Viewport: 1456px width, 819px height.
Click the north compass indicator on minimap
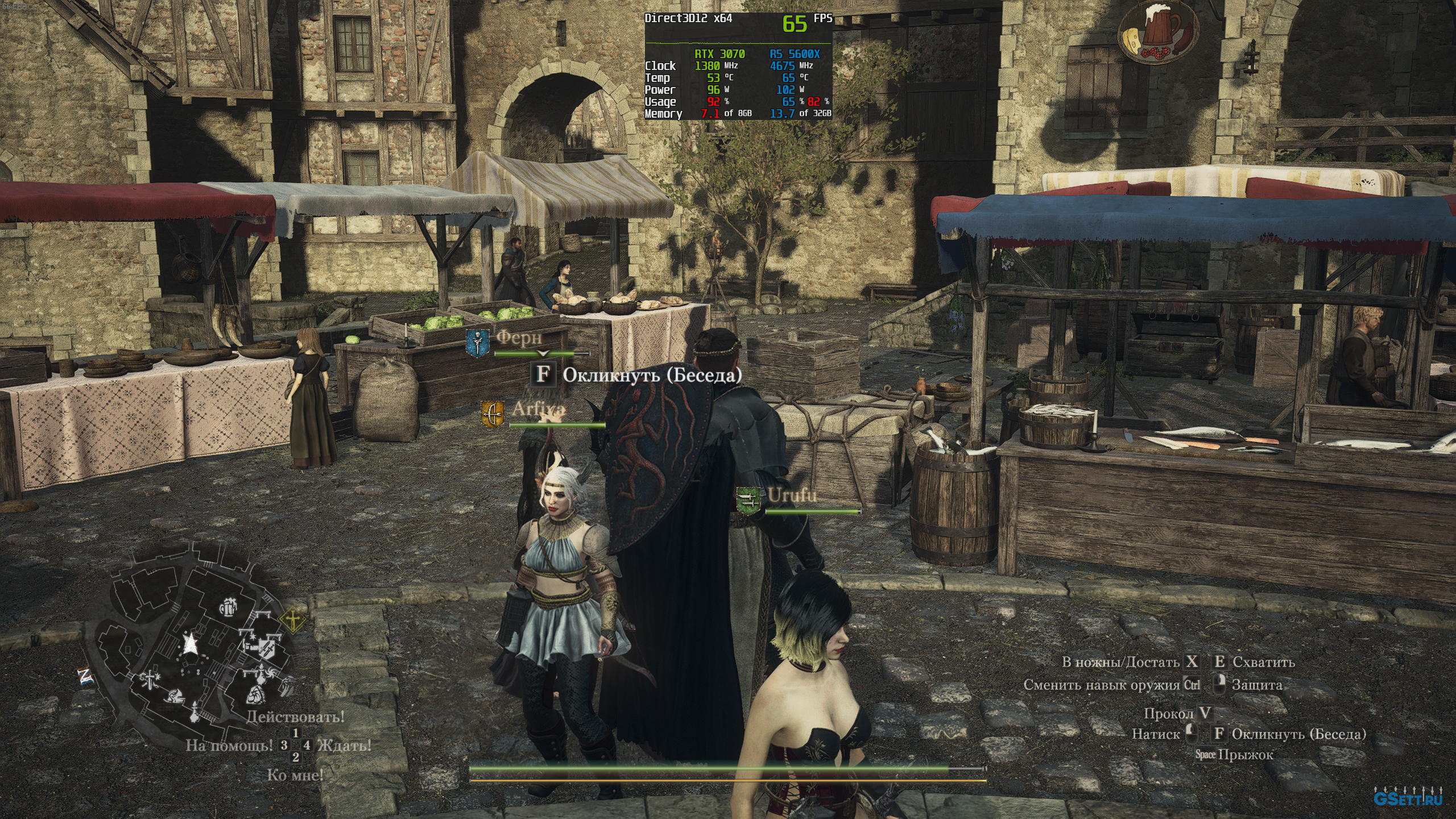tap(85, 676)
